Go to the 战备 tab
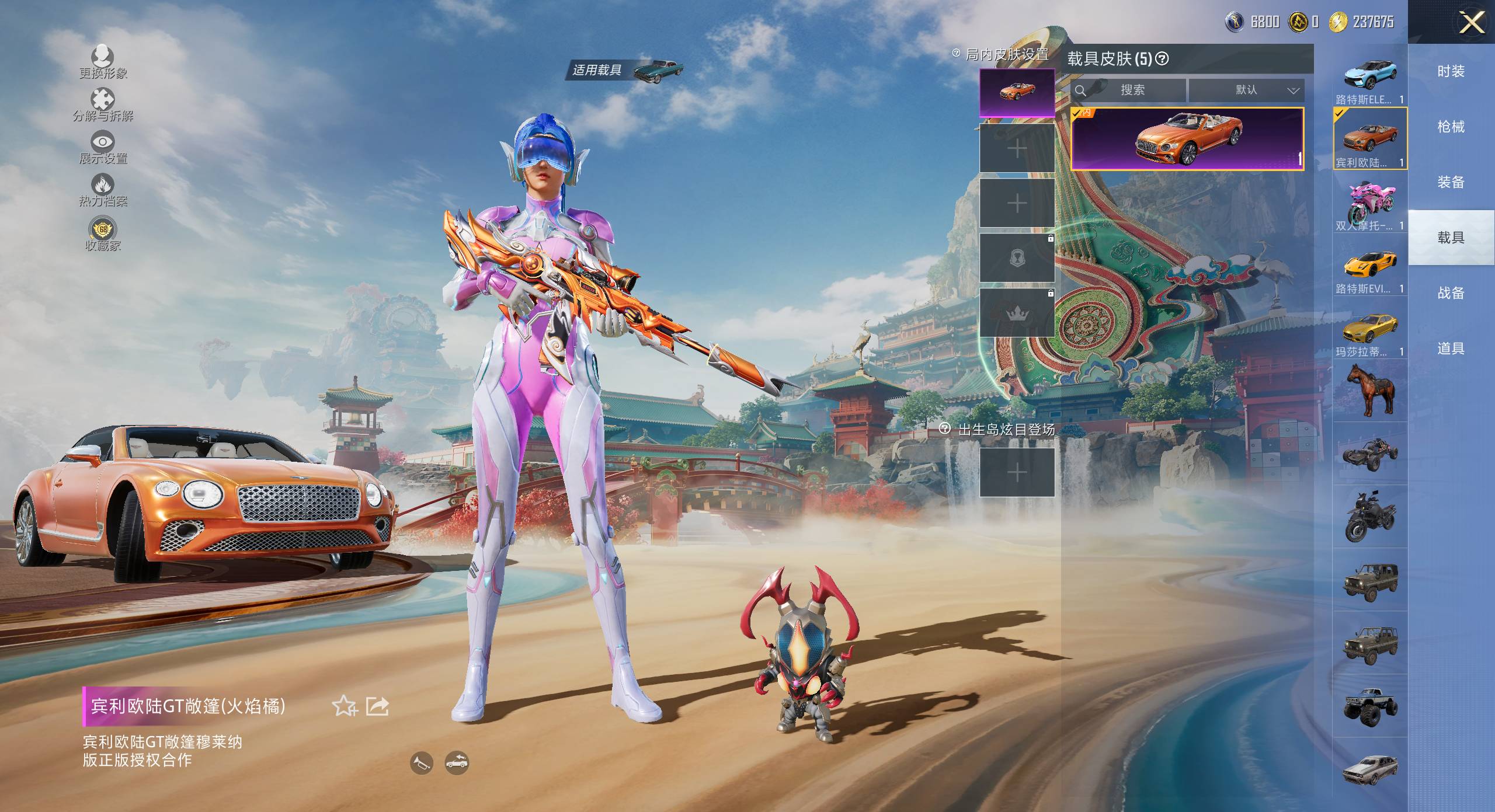The image size is (1495, 812). [x=1451, y=293]
